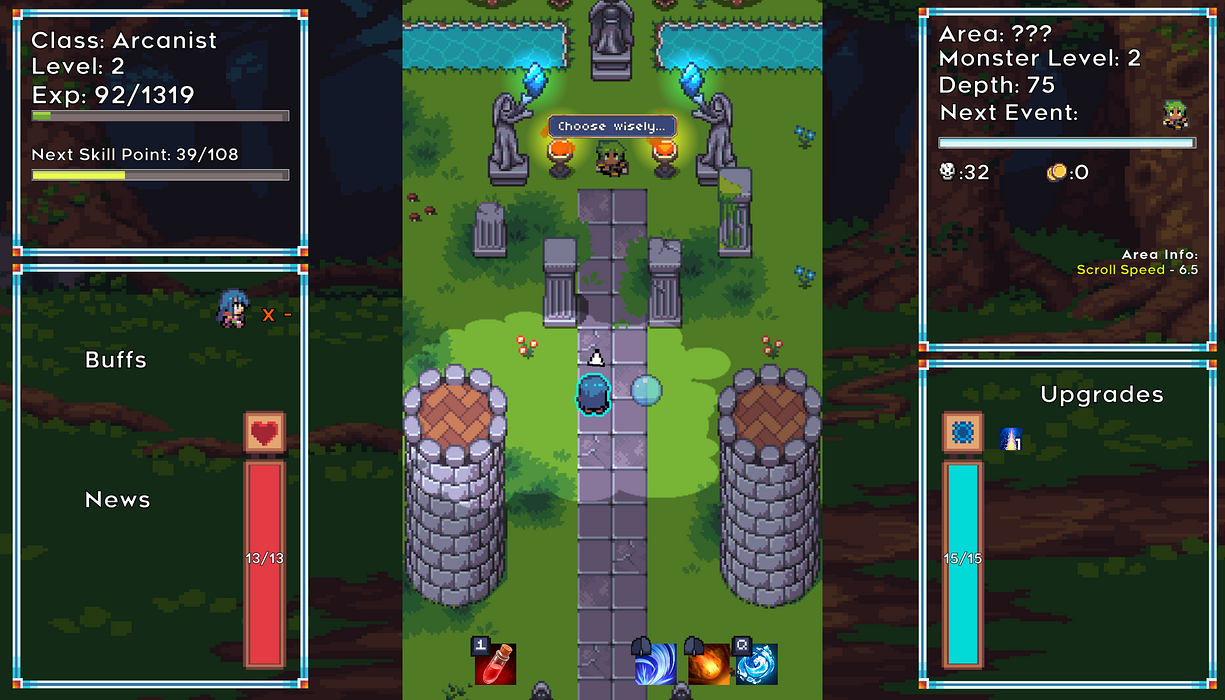Click the Next Event goblin icon

tap(1176, 114)
